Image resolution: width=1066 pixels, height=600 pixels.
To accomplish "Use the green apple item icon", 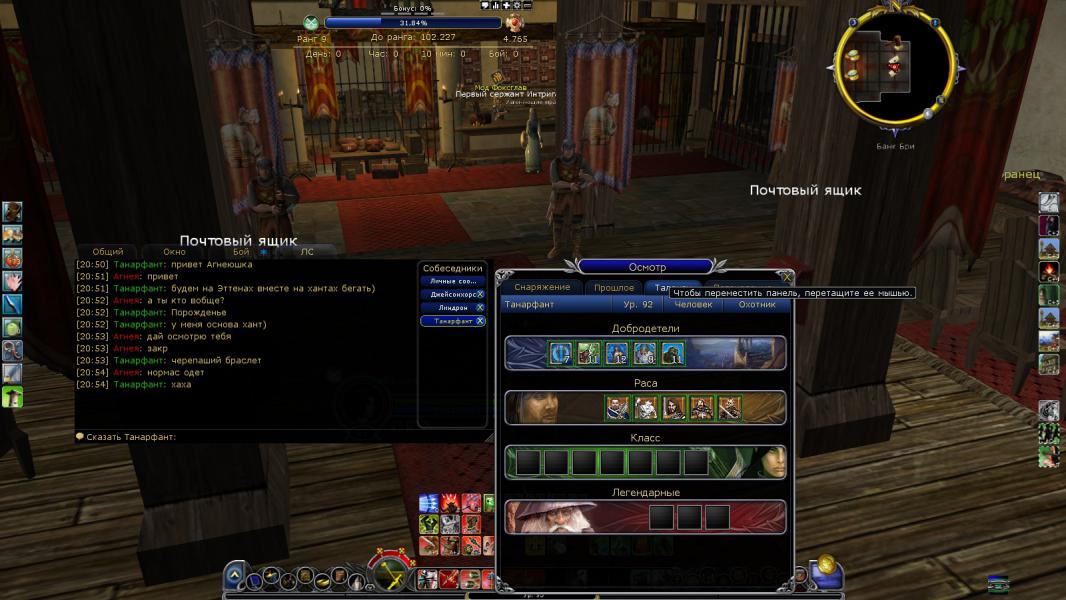I will [12, 327].
